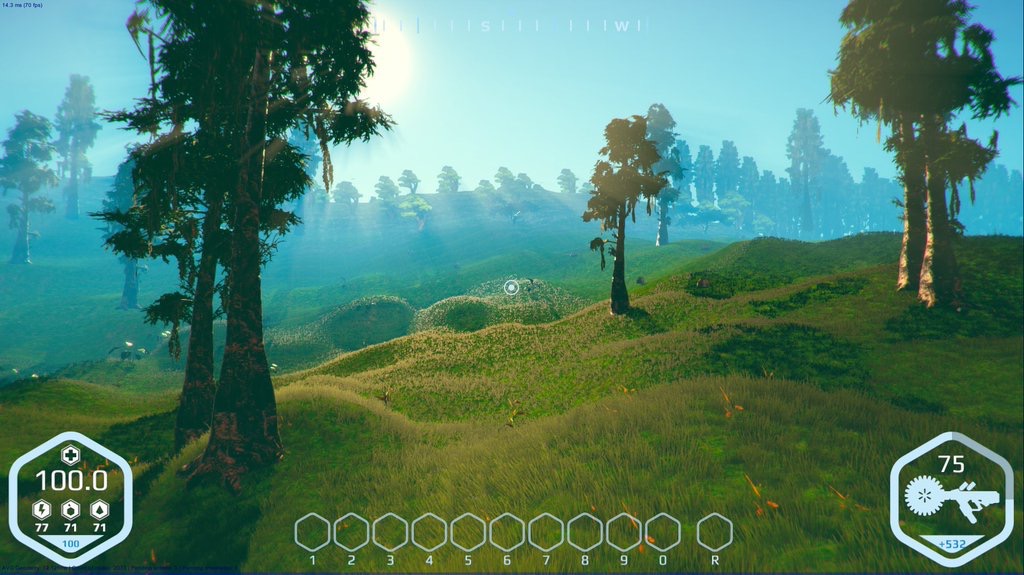This screenshot has width=1024, height=575.
Task: Activate hotbar slot labeled 7
Action: [x=546, y=532]
